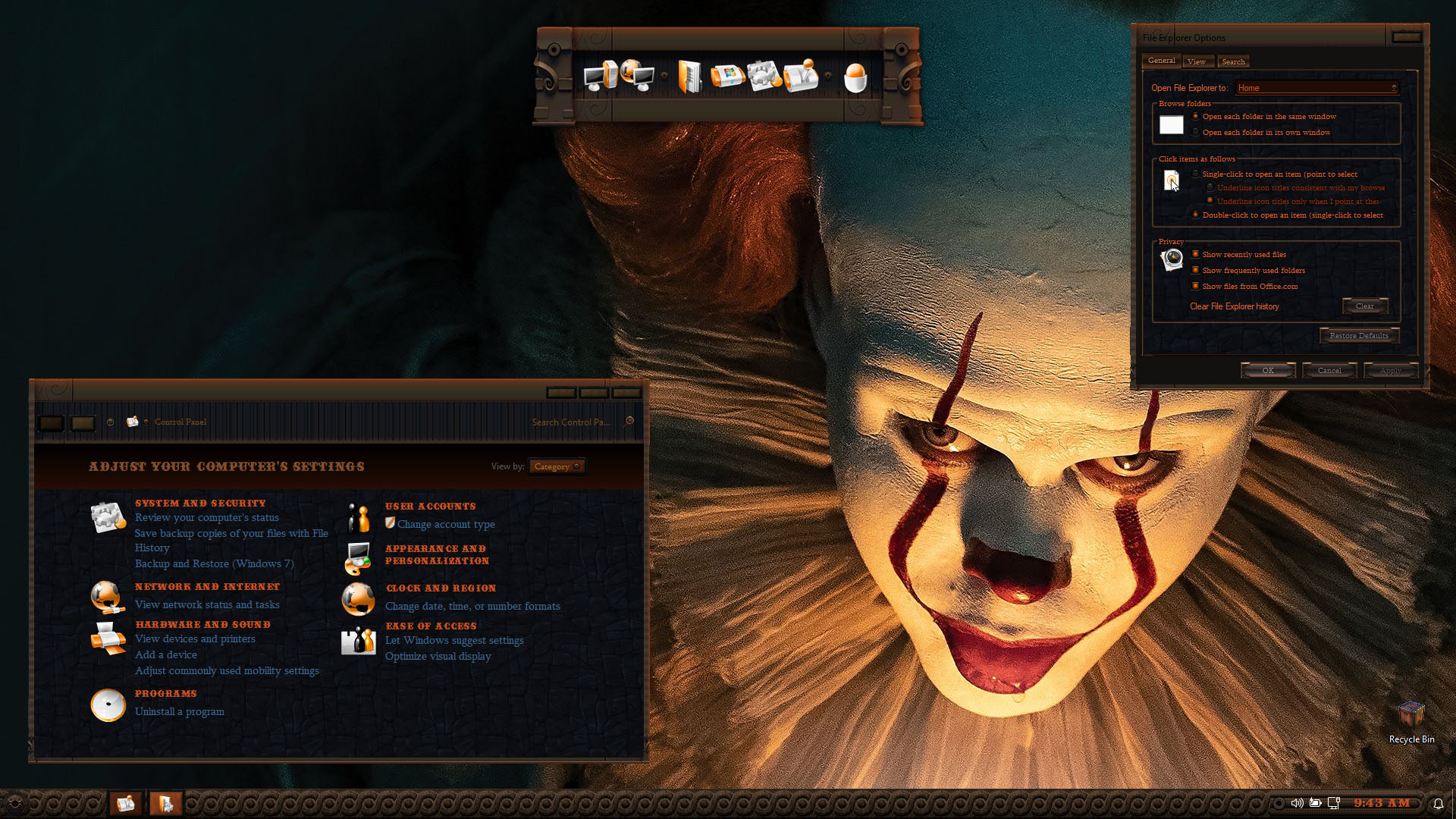Choose Uninstall a program link
1456x819 pixels.
(x=179, y=712)
